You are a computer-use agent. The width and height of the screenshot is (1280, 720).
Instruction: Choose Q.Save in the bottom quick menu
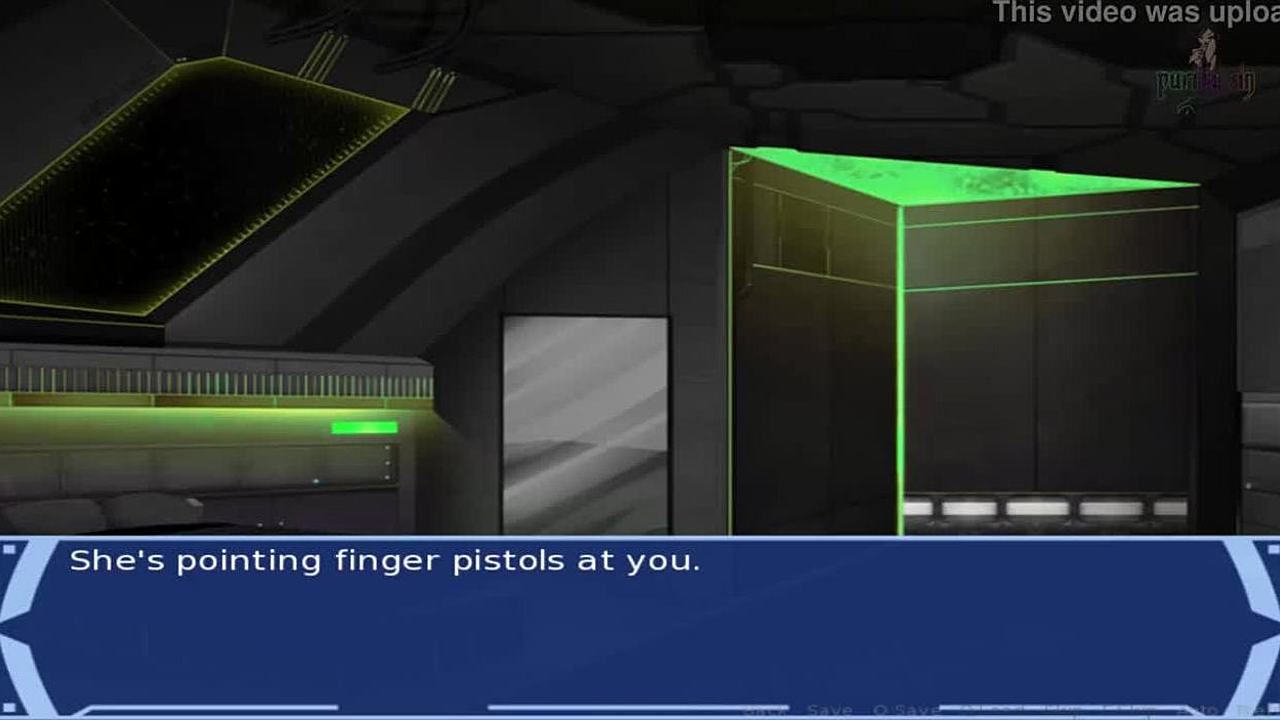tap(905, 710)
